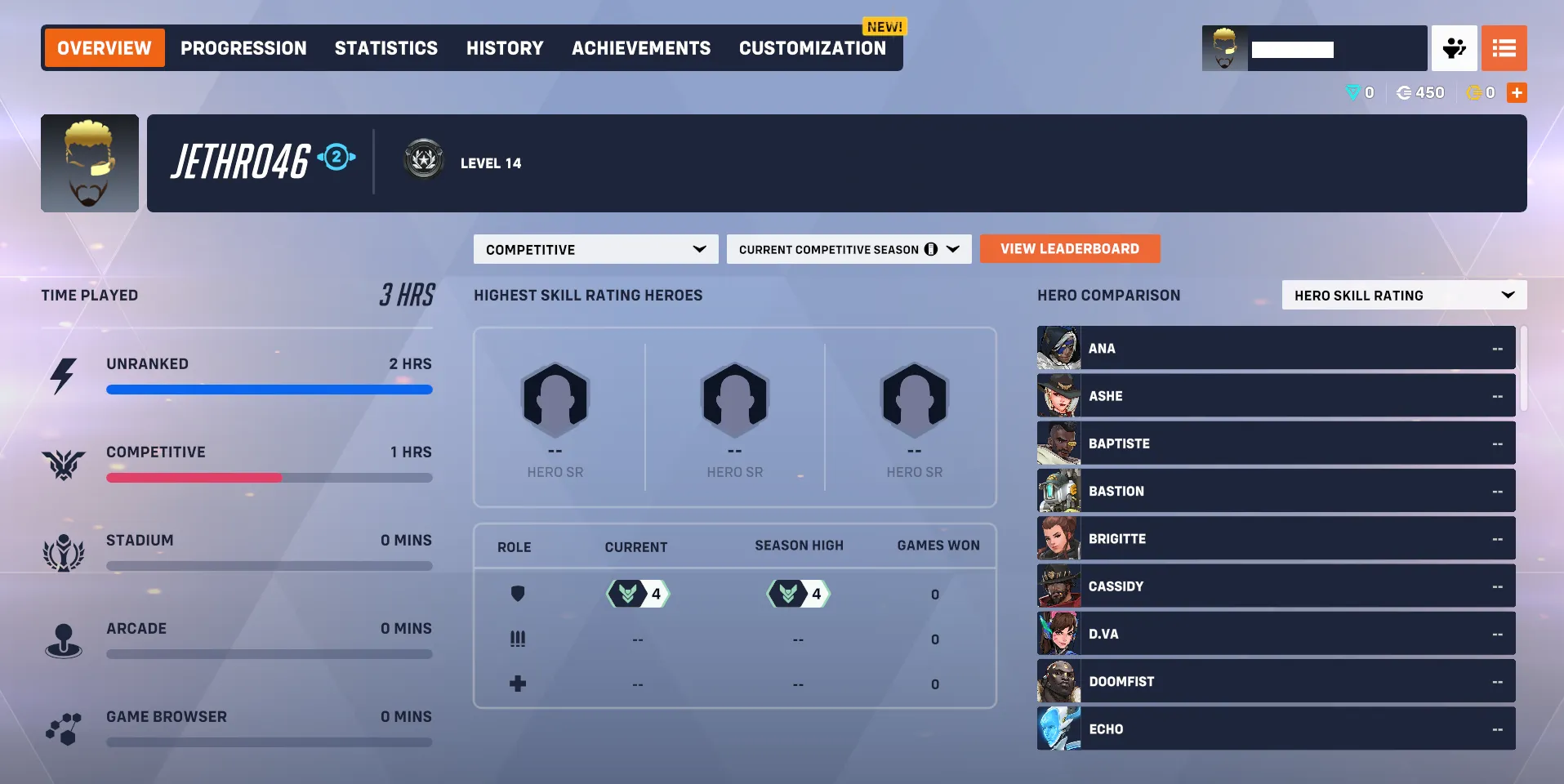The image size is (1564, 784).
Task: Expand the CURRENT COMPETITIVE SEASON selector
Action: 849,249
